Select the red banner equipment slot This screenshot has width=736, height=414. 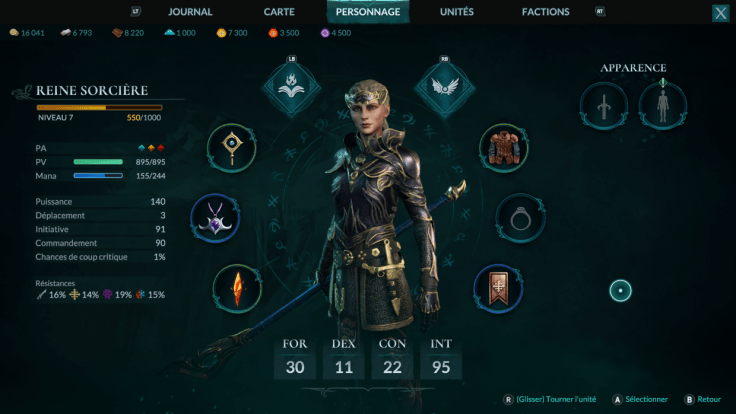497,289
